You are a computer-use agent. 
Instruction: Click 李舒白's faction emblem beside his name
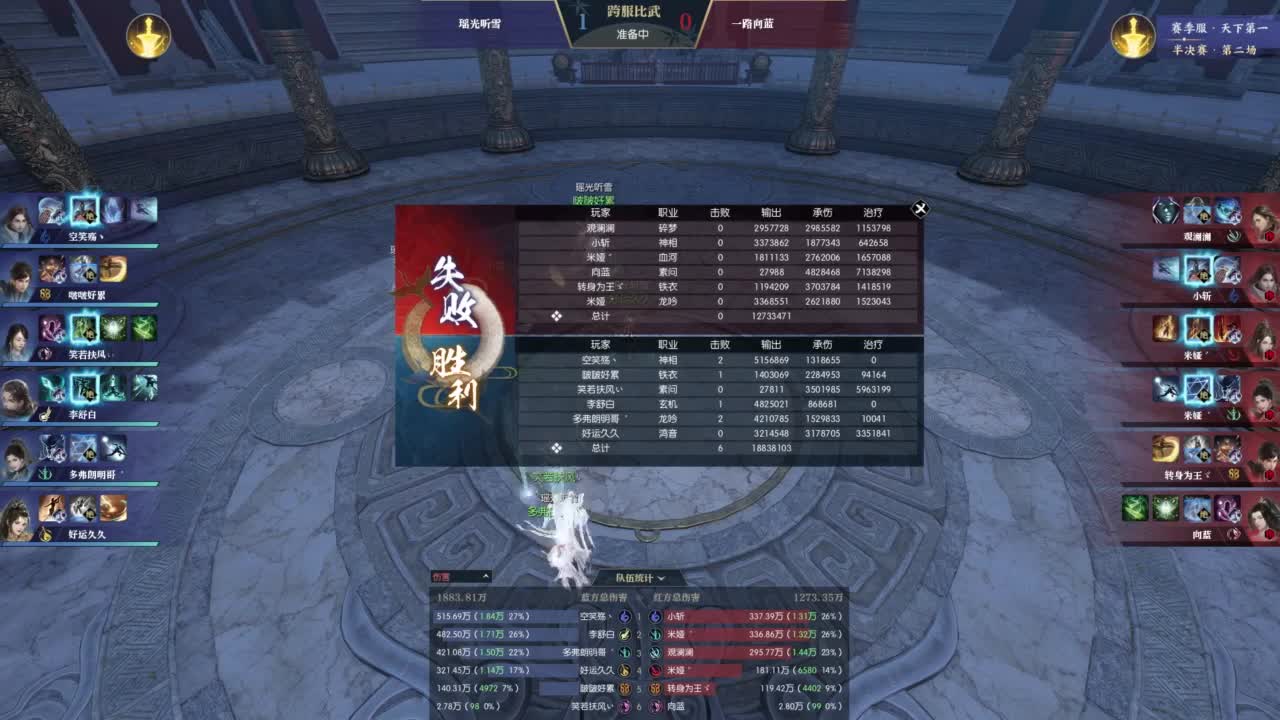(x=45, y=412)
